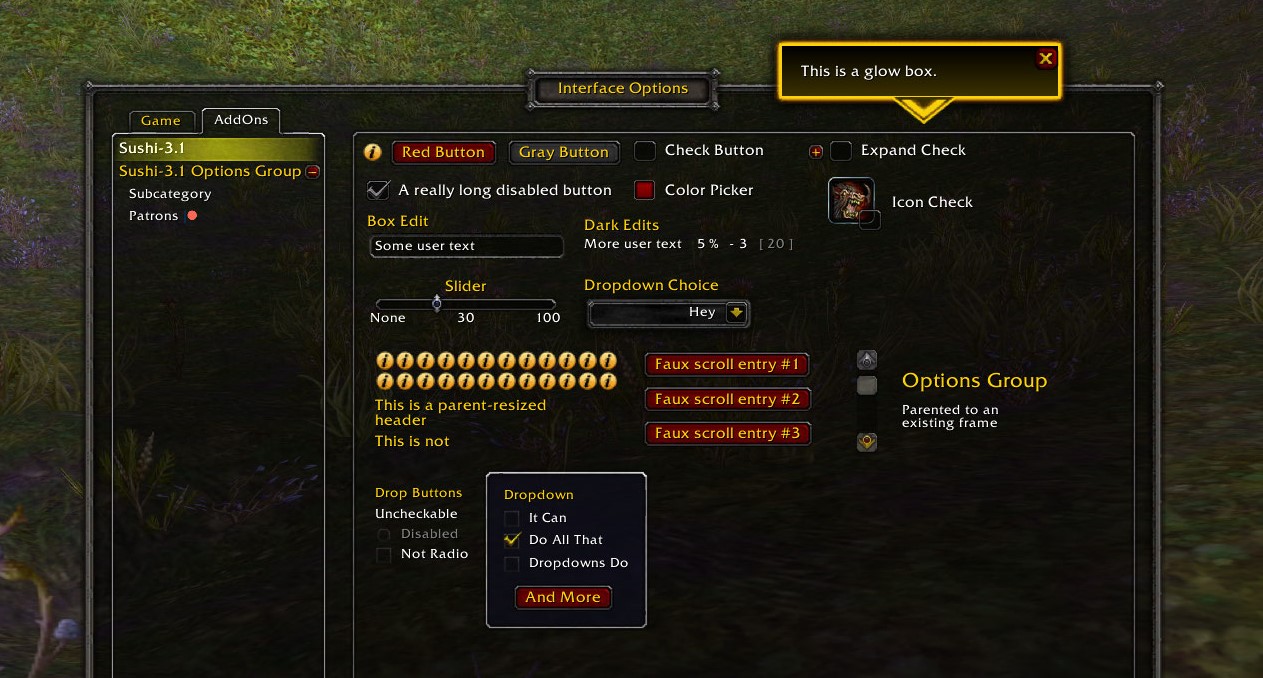Select Faux scroll entry #3
This screenshot has height=678, width=1263.
[x=727, y=433]
